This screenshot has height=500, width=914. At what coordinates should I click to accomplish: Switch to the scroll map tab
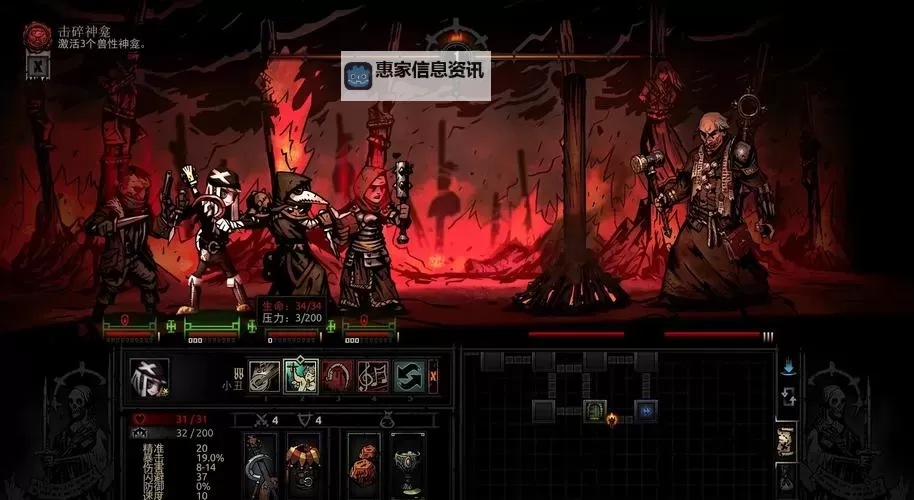point(787,439)
